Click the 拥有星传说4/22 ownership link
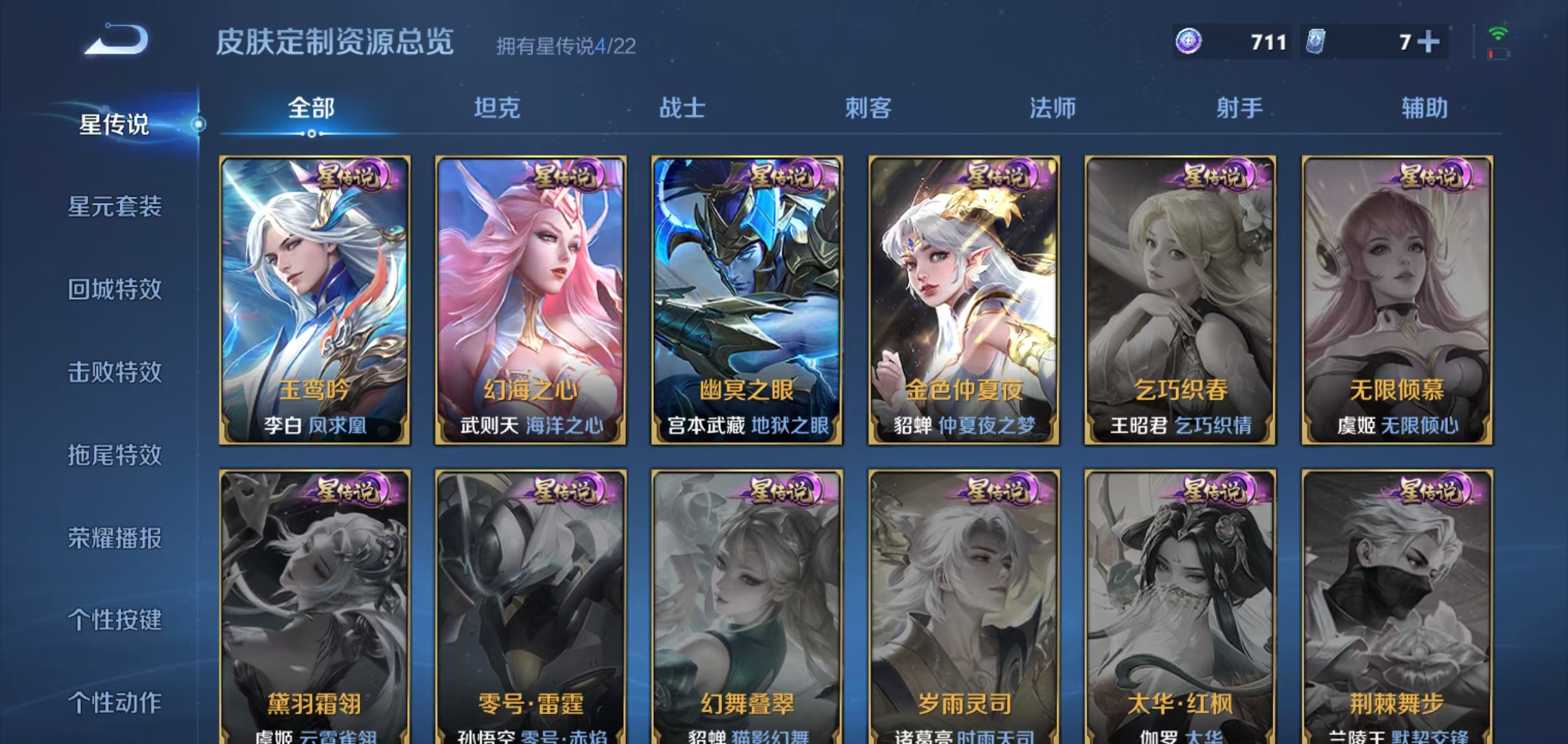The height and width of the screenshot is (744, 1568). [565, 47]
